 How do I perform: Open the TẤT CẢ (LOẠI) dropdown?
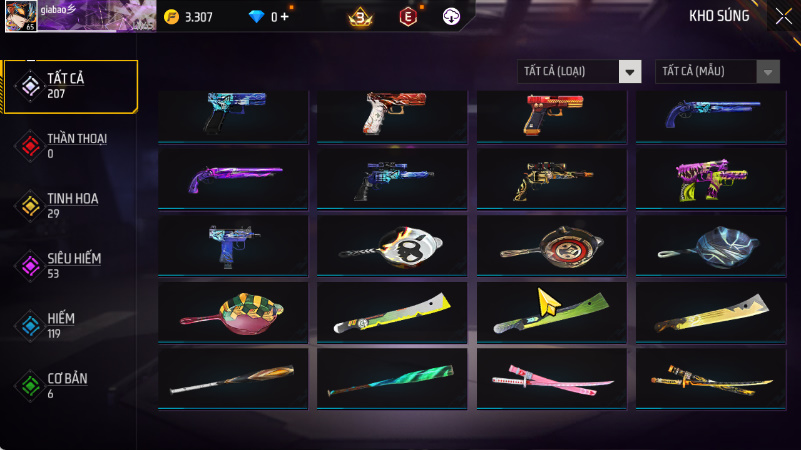tap(579, 71)
